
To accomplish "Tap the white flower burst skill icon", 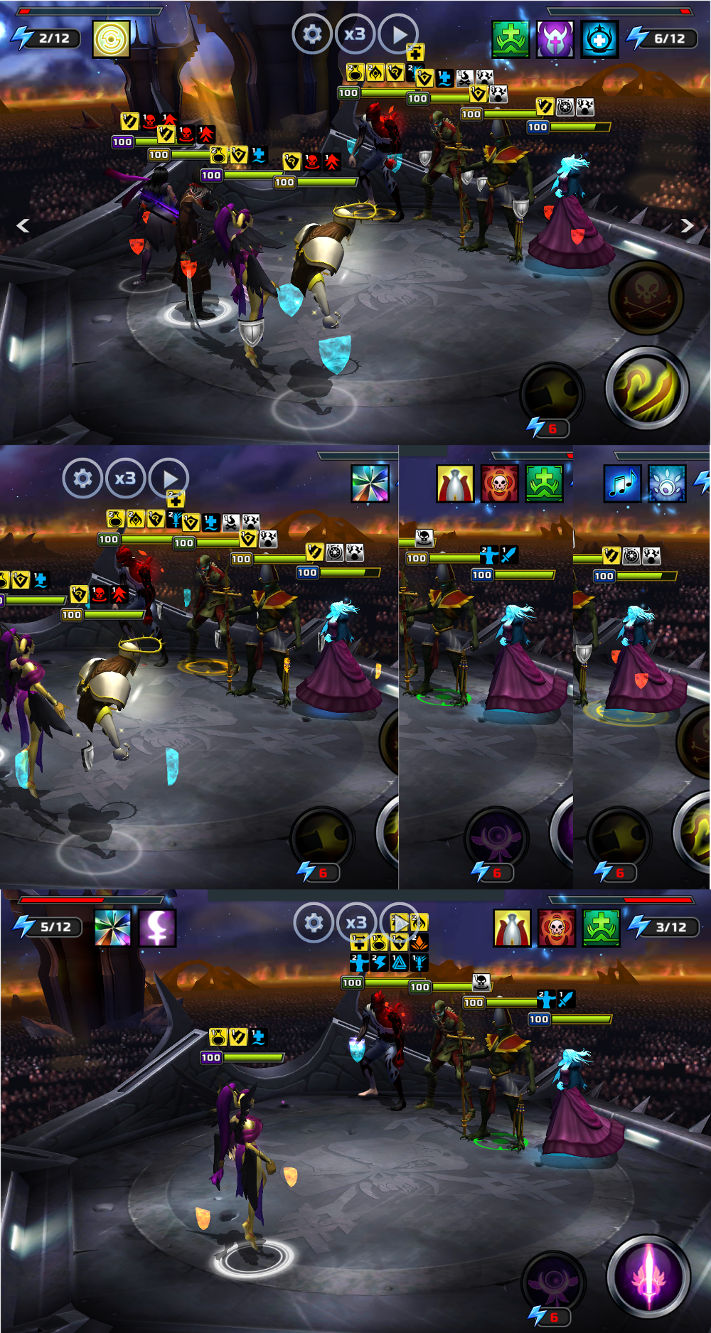I will [x=667, y=483].
